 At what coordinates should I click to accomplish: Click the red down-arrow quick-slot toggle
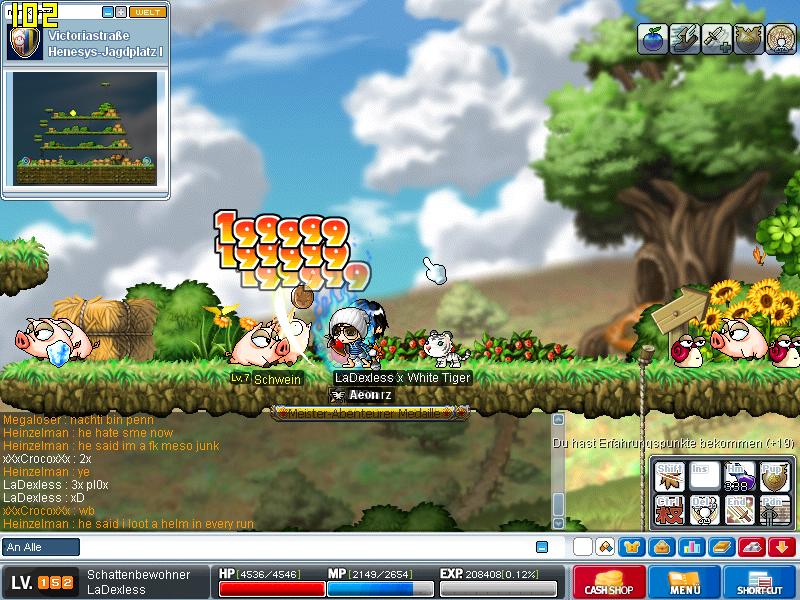[781, 547]
